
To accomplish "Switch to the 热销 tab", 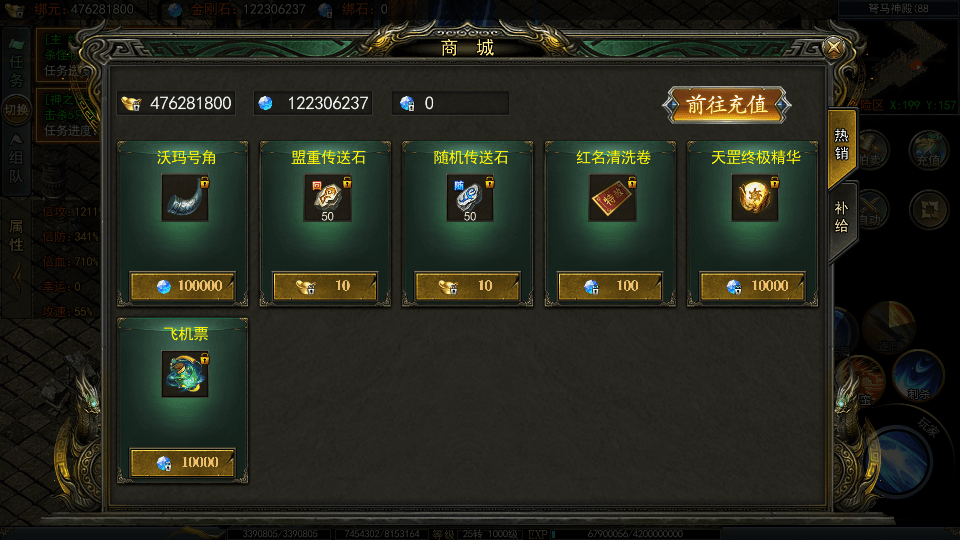I will pyautogui.click(x=841, y=146).
